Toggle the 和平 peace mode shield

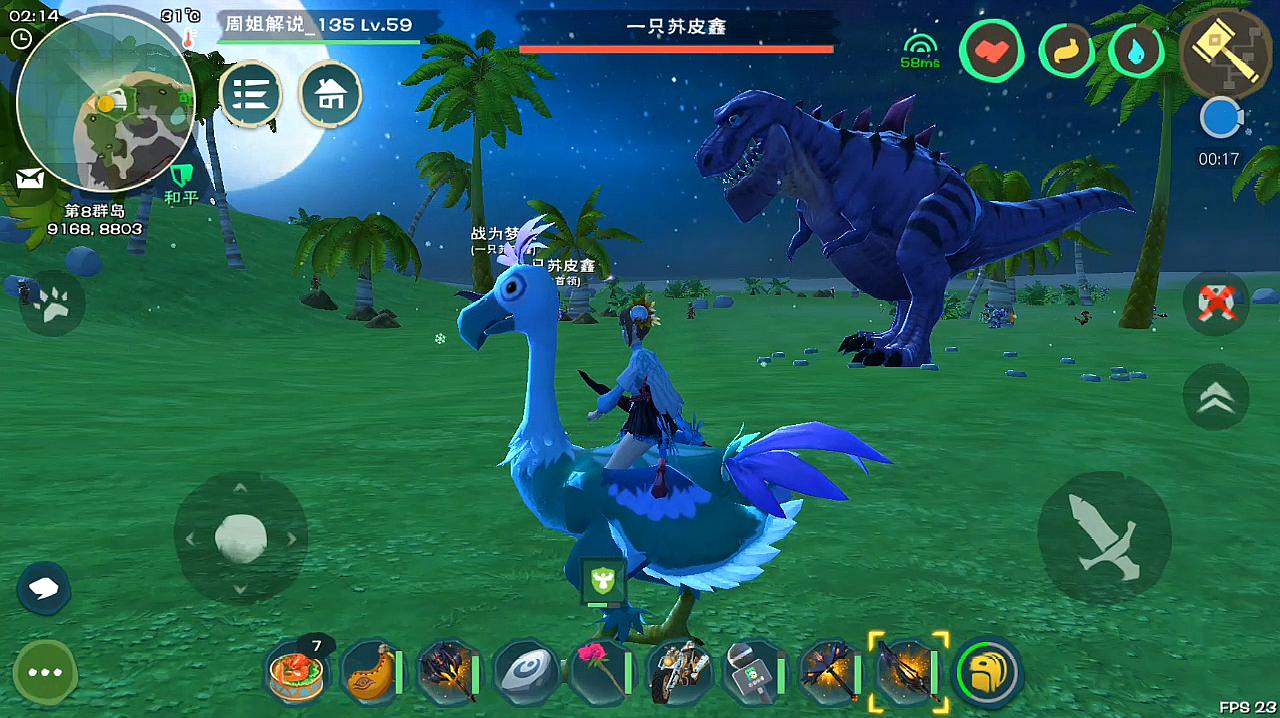pos(181,183)
